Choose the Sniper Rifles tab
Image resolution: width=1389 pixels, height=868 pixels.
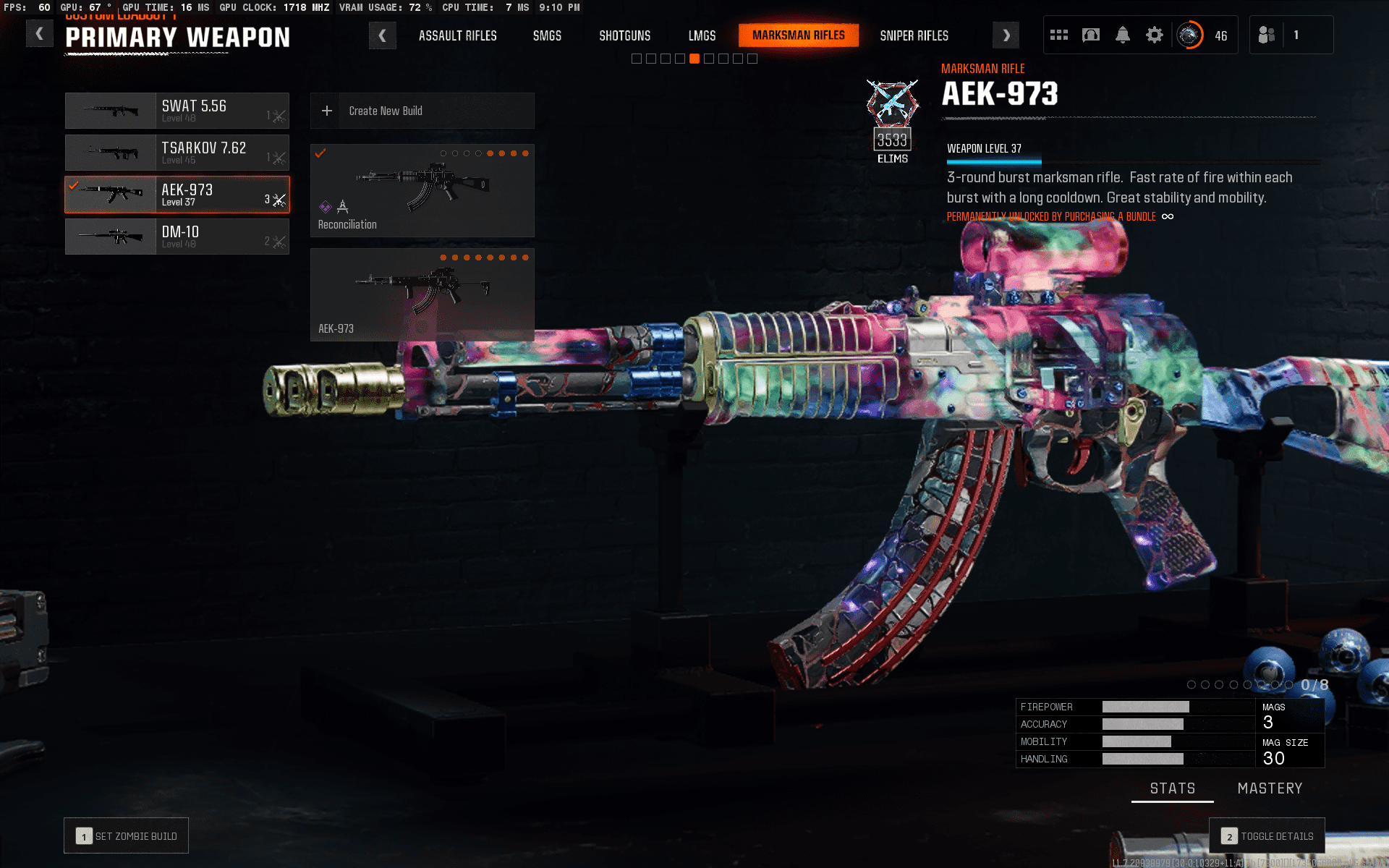(914, 35)
